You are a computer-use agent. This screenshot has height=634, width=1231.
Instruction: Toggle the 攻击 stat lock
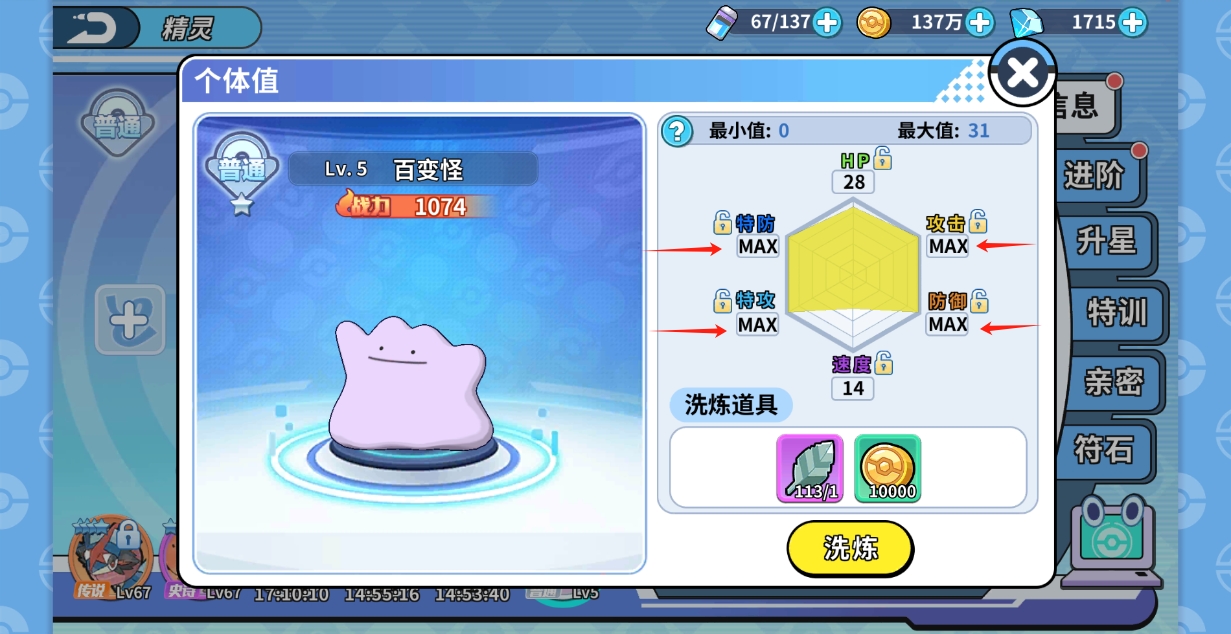[x=978, y=222]
